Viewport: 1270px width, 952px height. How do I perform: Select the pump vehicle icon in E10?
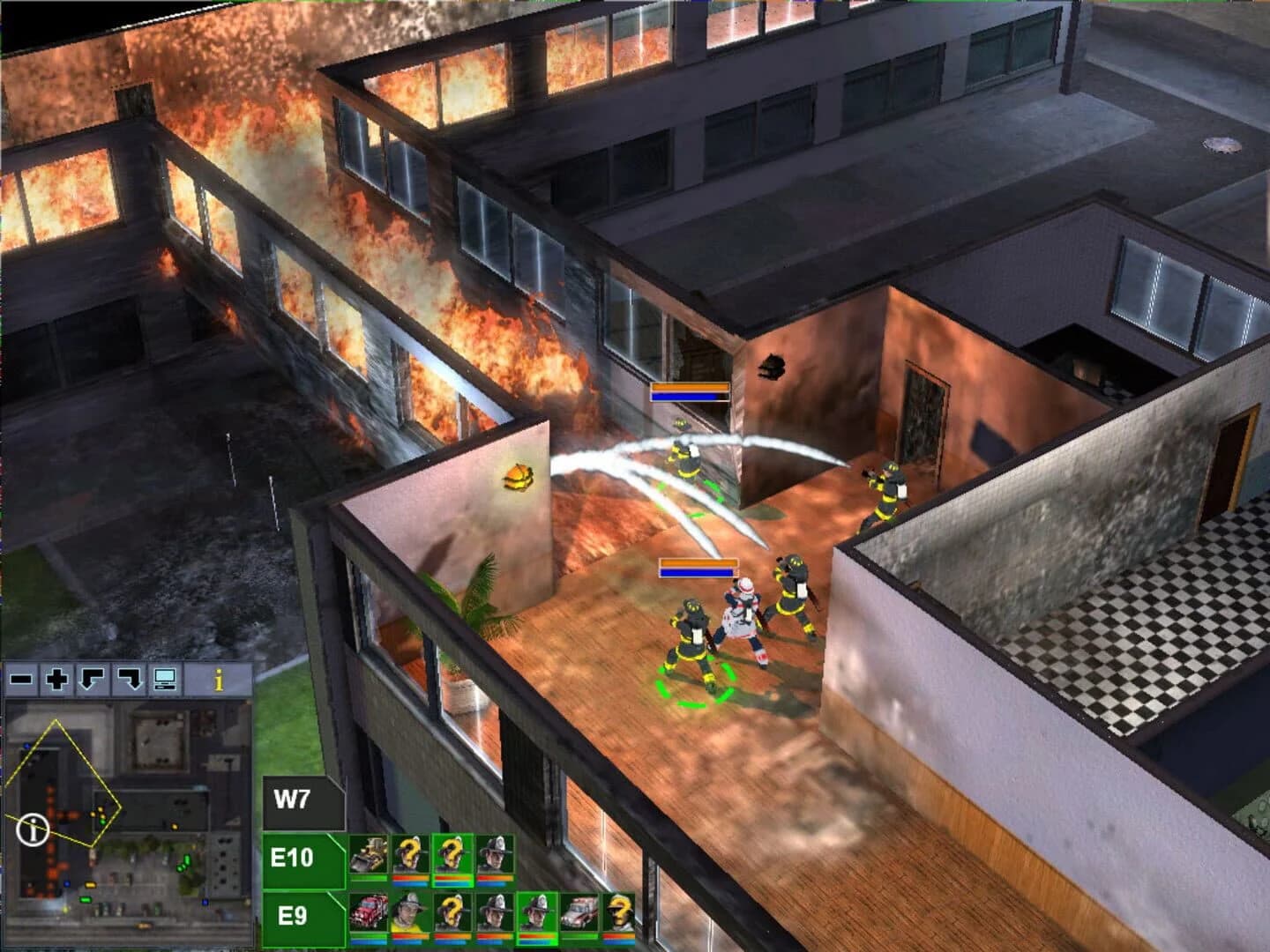click(x=370, y=853)
